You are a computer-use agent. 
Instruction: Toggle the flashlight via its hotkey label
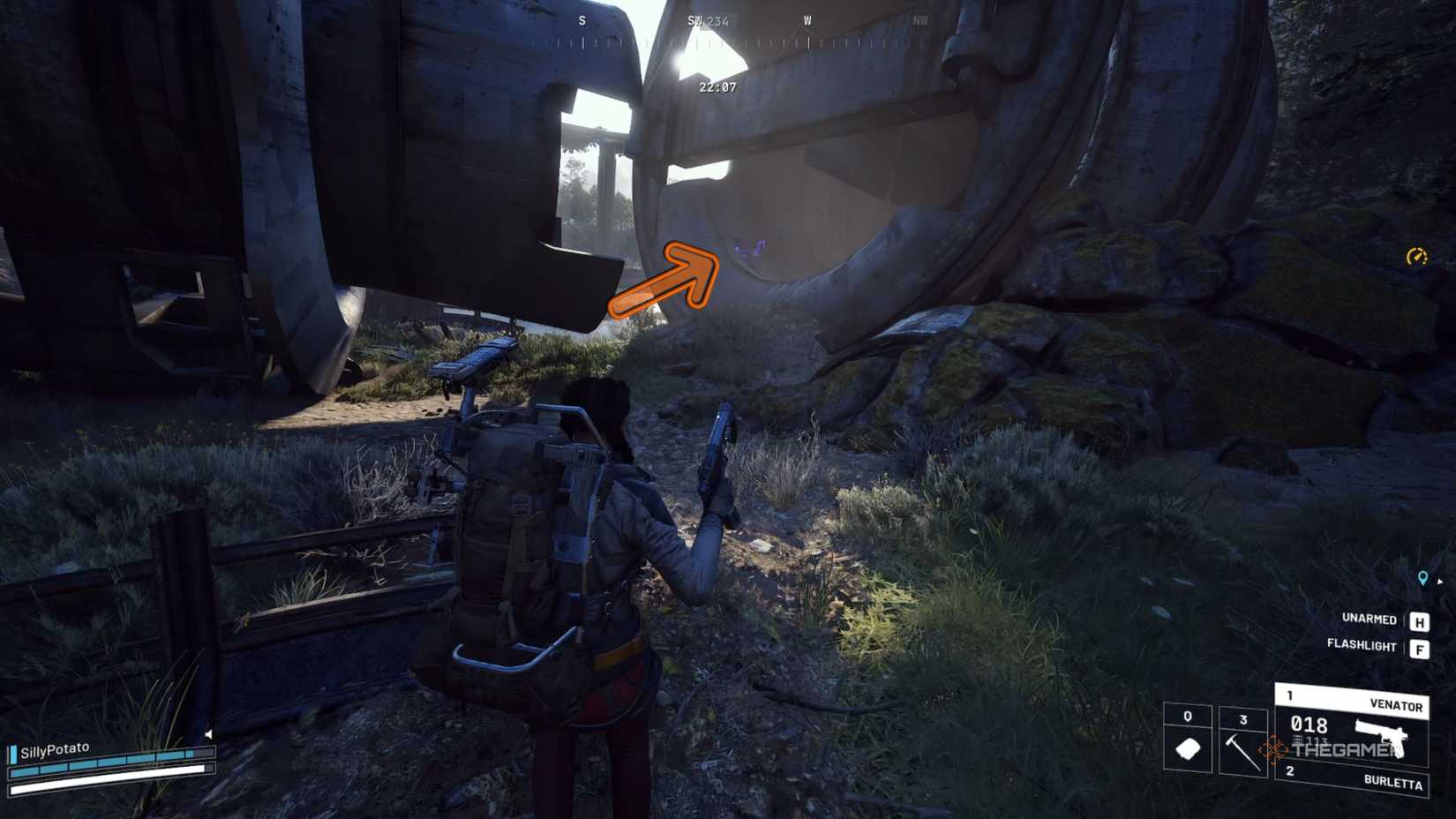point(1362,644)
